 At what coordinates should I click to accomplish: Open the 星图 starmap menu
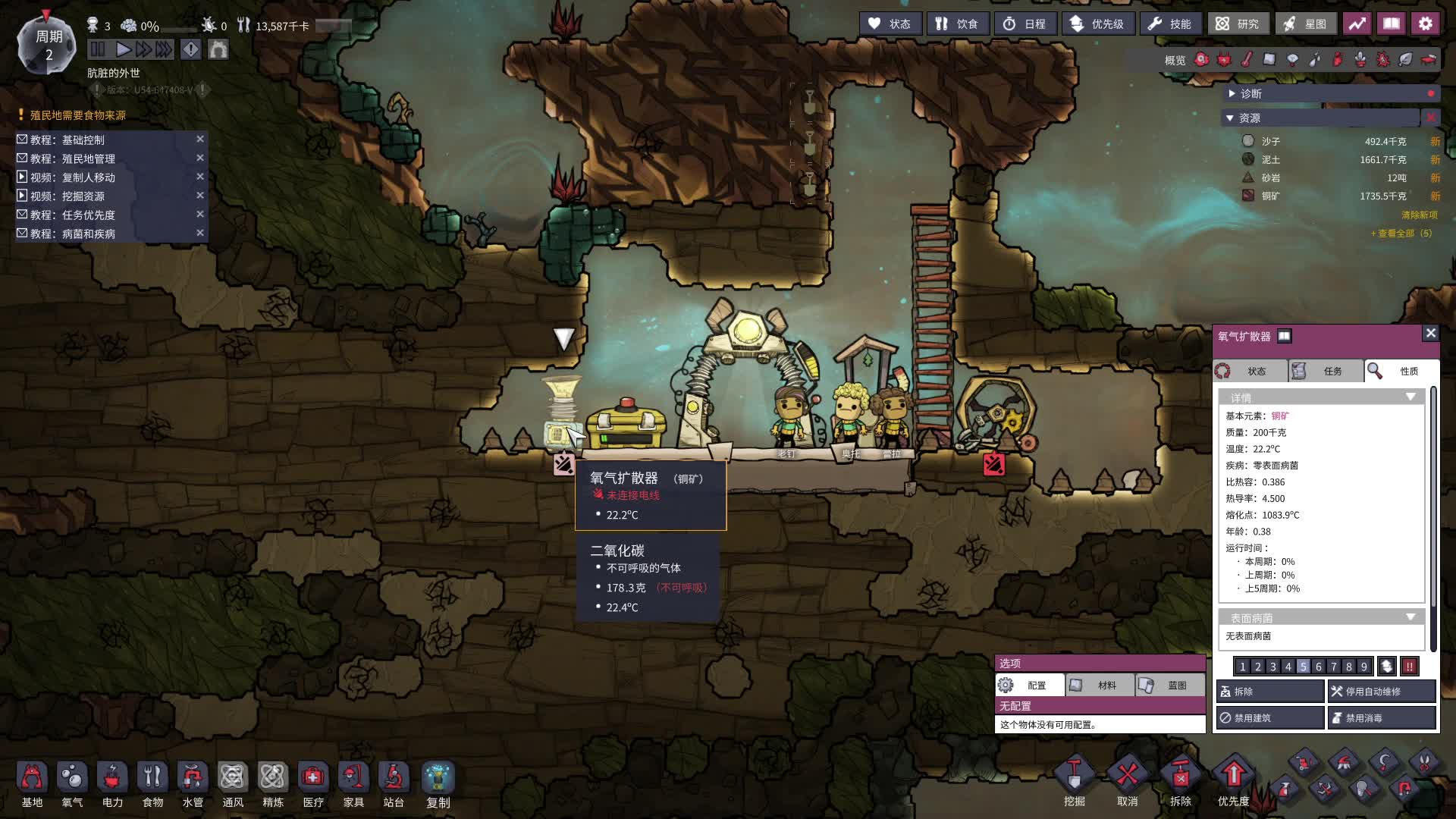(x=1306, y=24)
